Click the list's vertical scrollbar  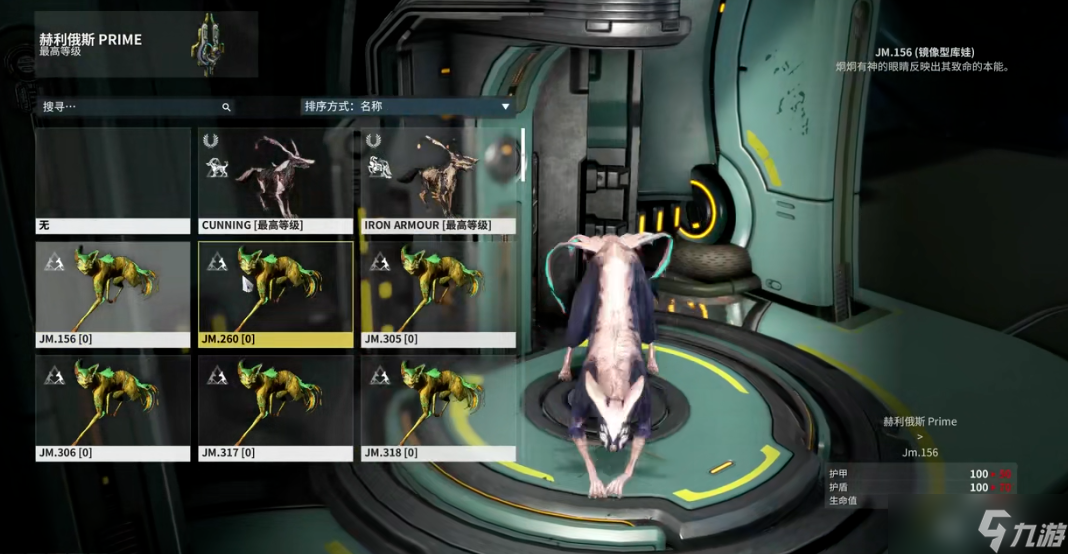click(522, 155)
